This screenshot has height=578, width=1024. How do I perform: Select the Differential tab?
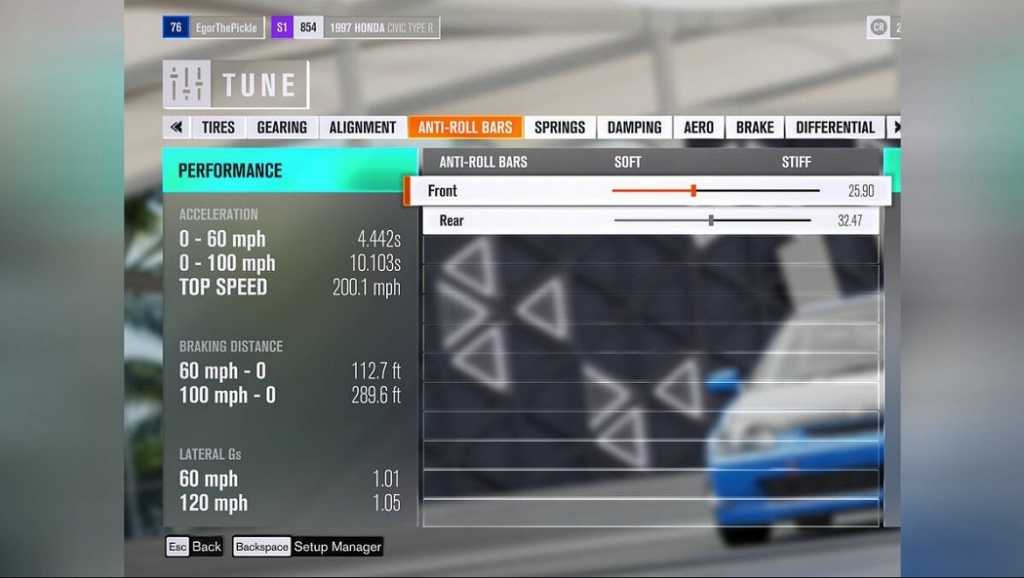835,127
